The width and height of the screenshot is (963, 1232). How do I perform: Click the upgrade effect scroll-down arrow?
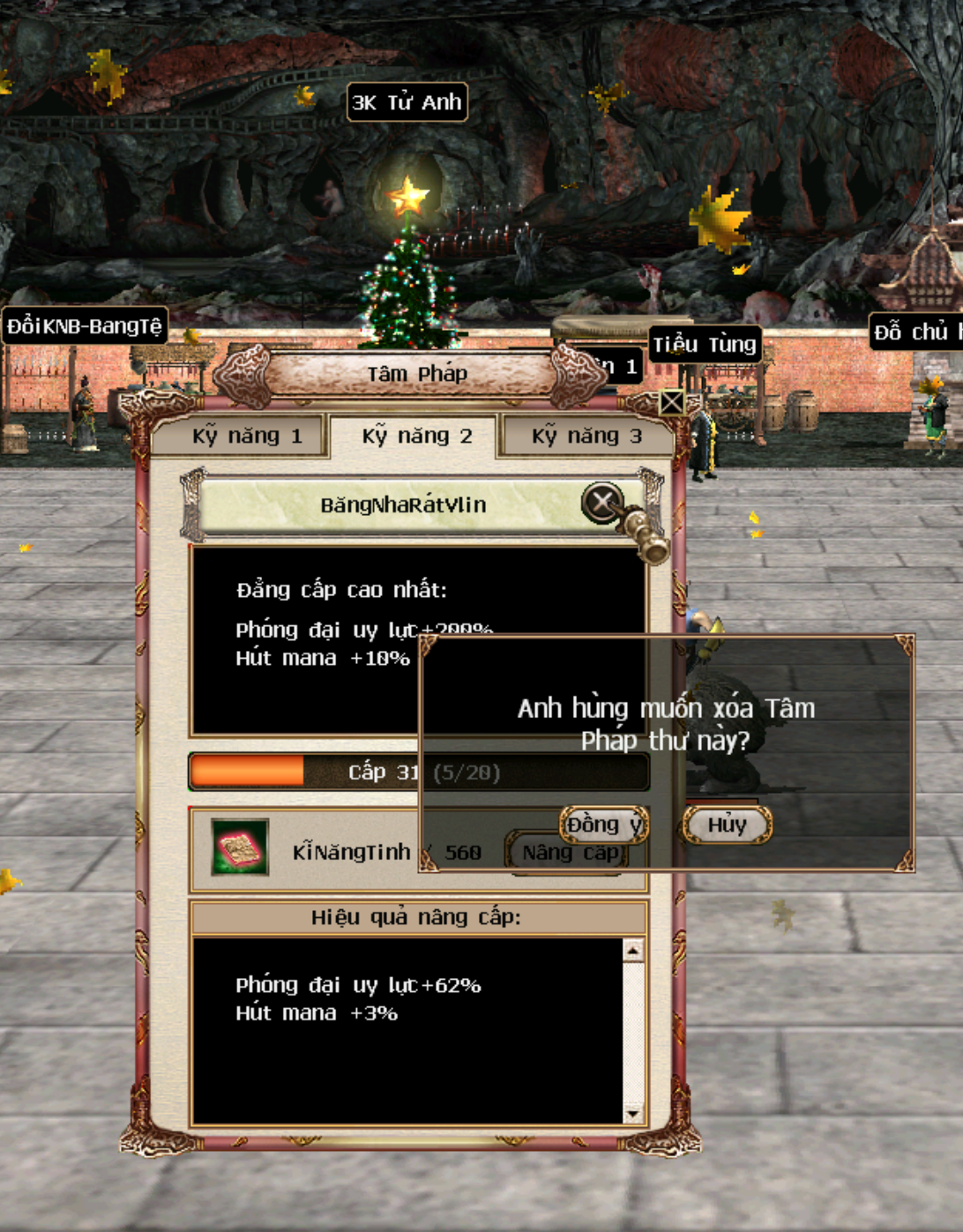pyautogui.click(x=633, y=1114)
